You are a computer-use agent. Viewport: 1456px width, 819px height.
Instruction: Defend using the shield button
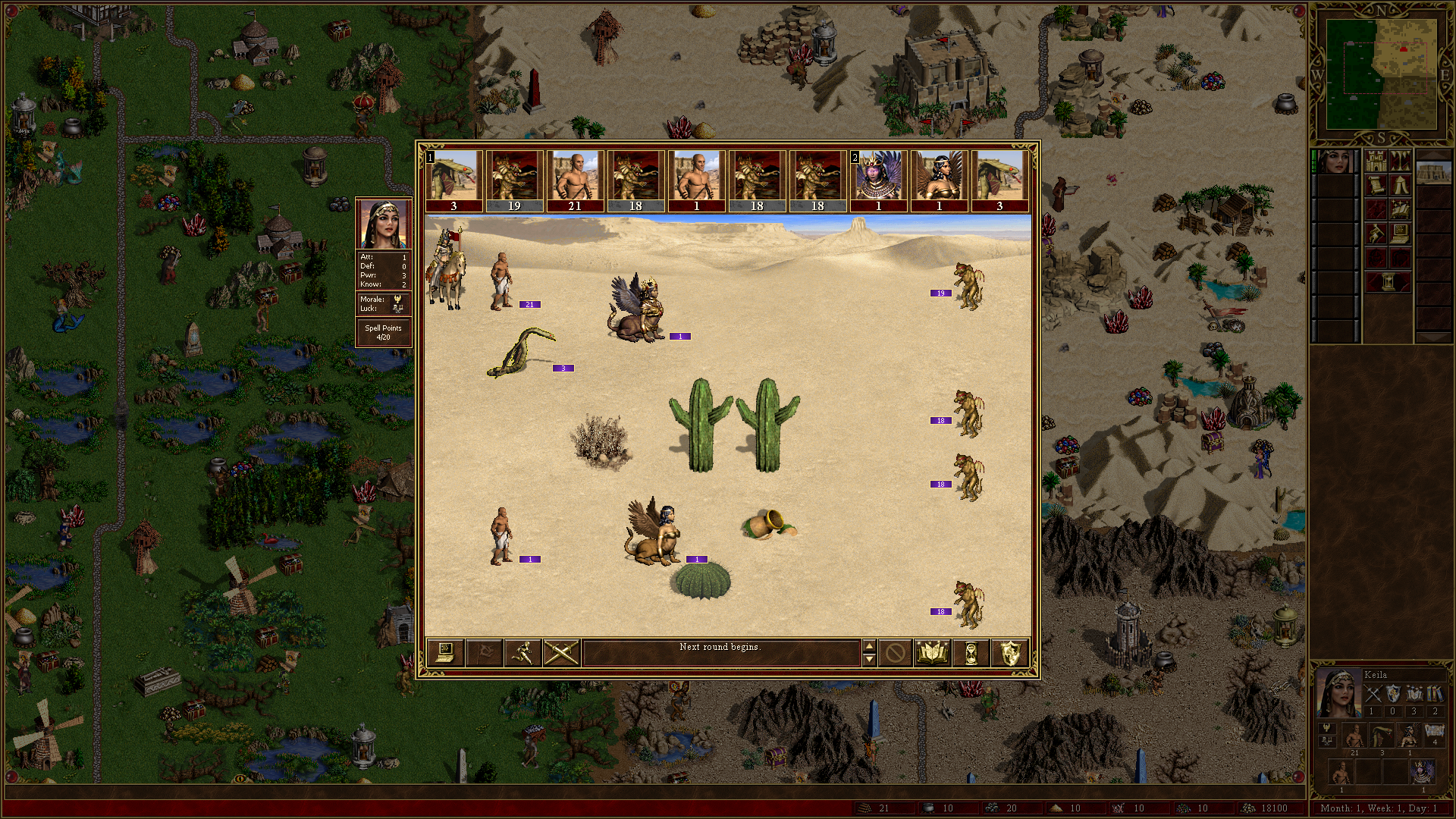tap(1010, 652)
